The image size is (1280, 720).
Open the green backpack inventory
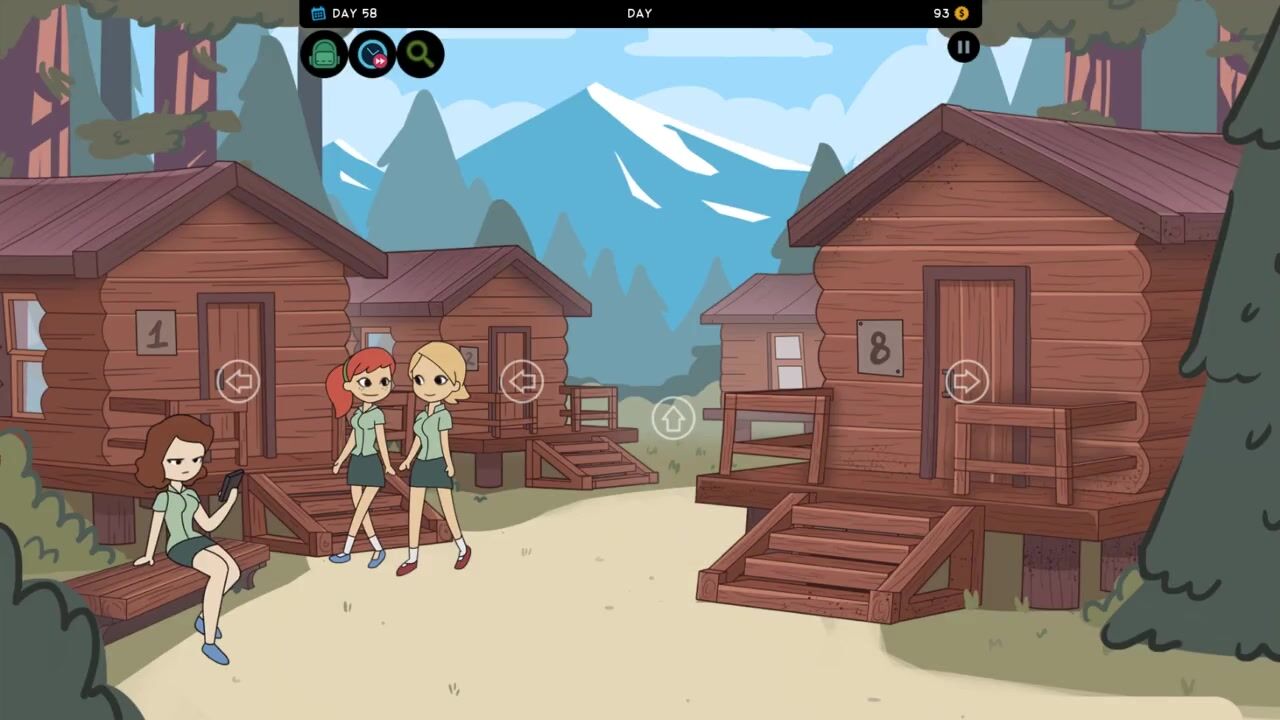(324, 54)
